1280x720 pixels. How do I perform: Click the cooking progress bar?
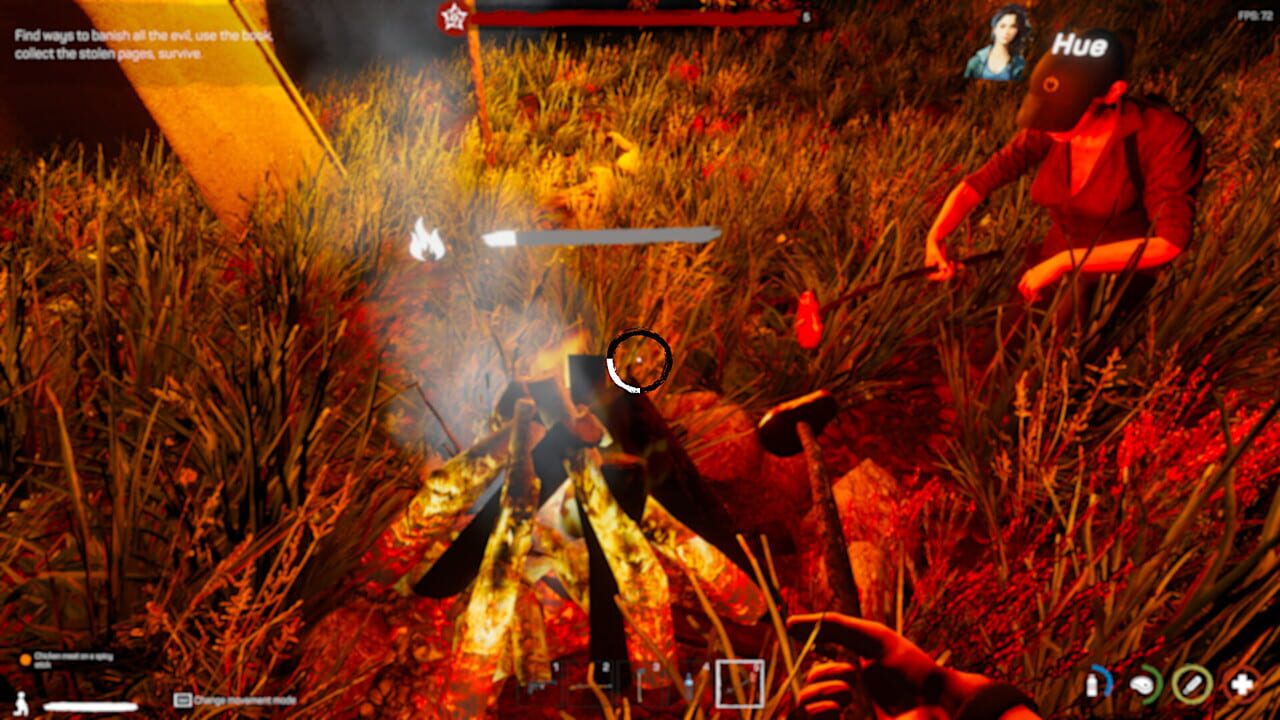click(600, 234)
